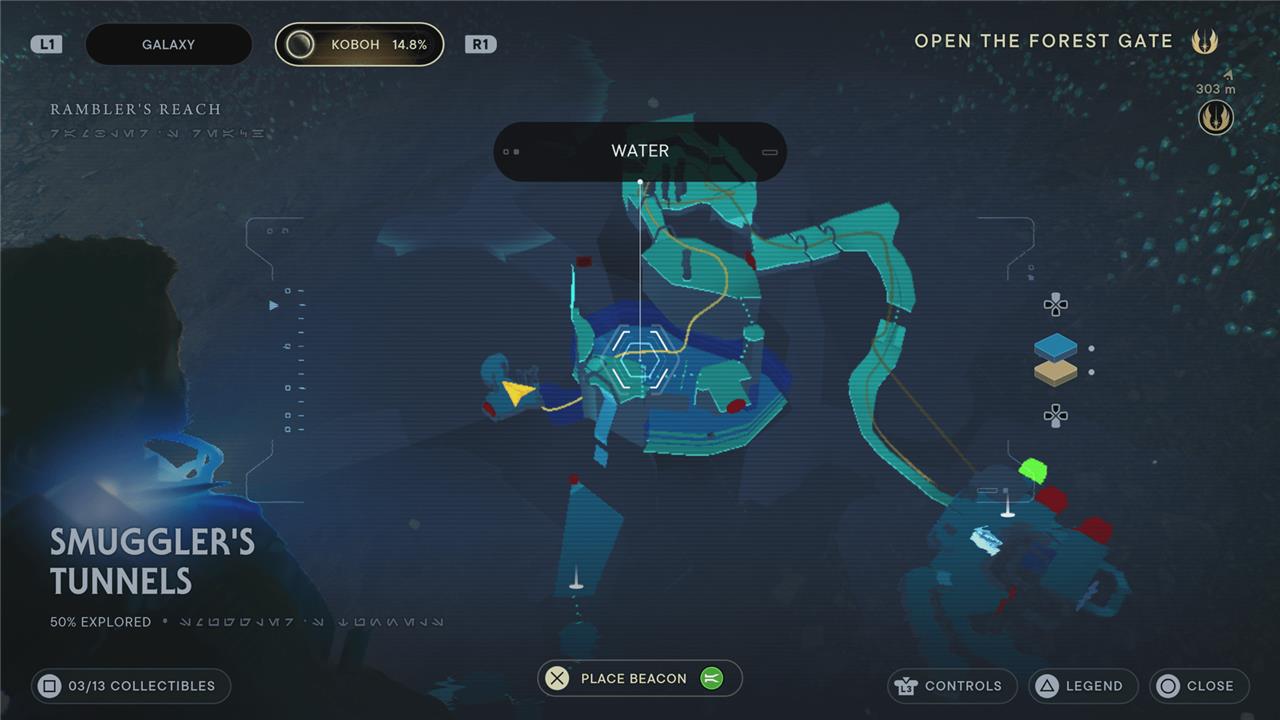Switch to the Galaxy map tab
Screen dimensions: 1280x720
point(168,45)
